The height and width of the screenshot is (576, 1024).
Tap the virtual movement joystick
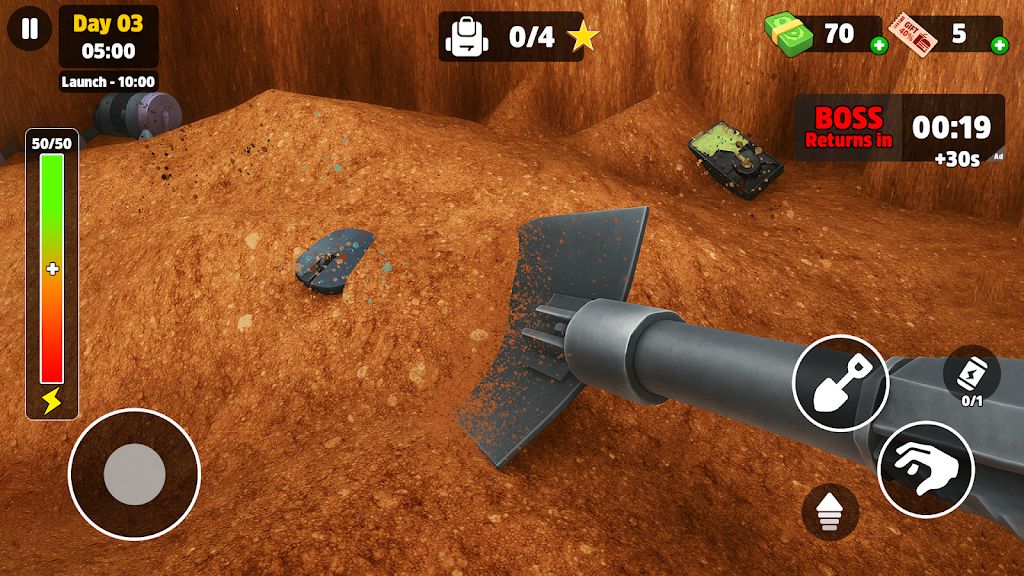point(134,474)
